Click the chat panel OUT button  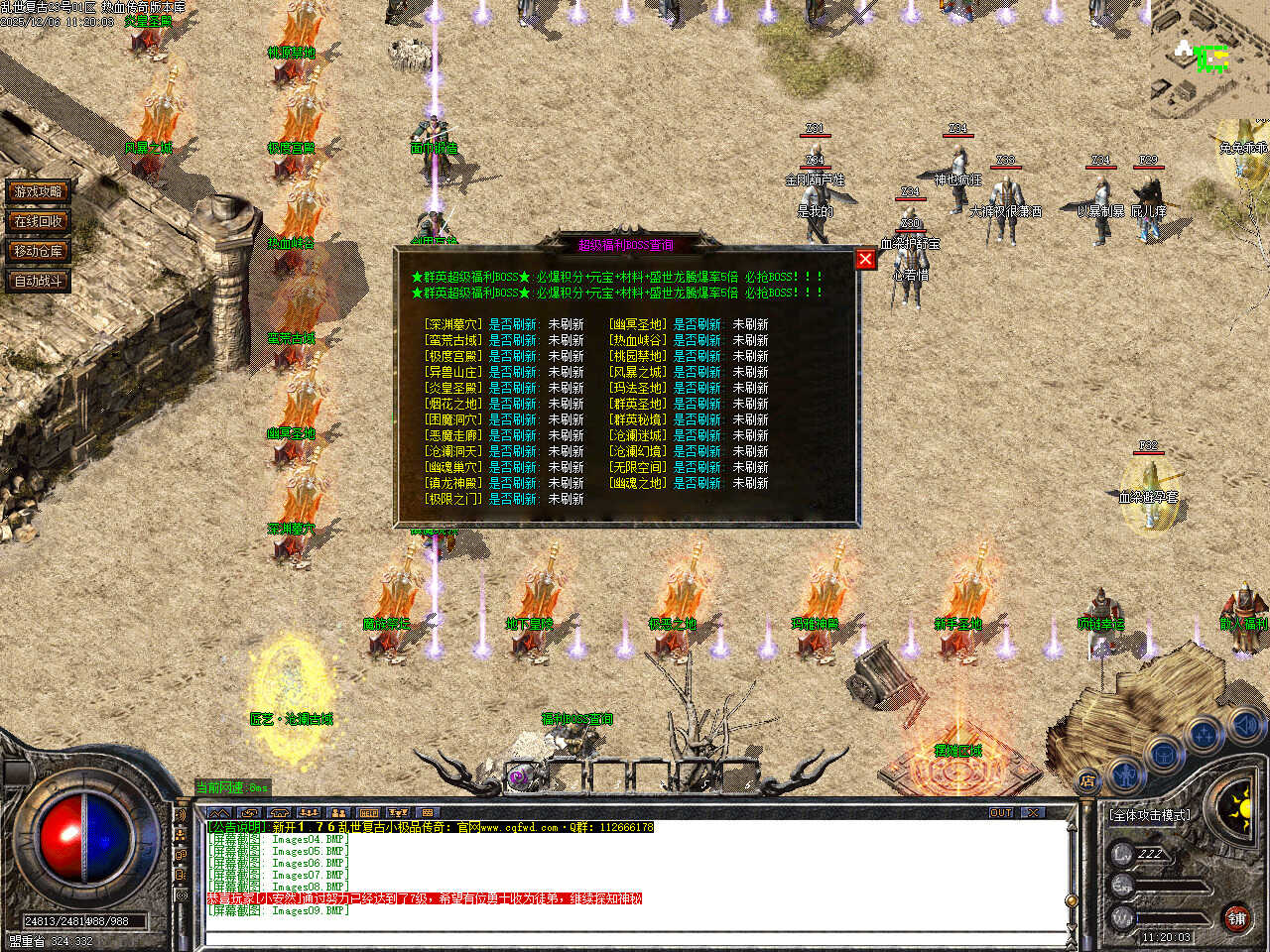(1001, 812)
